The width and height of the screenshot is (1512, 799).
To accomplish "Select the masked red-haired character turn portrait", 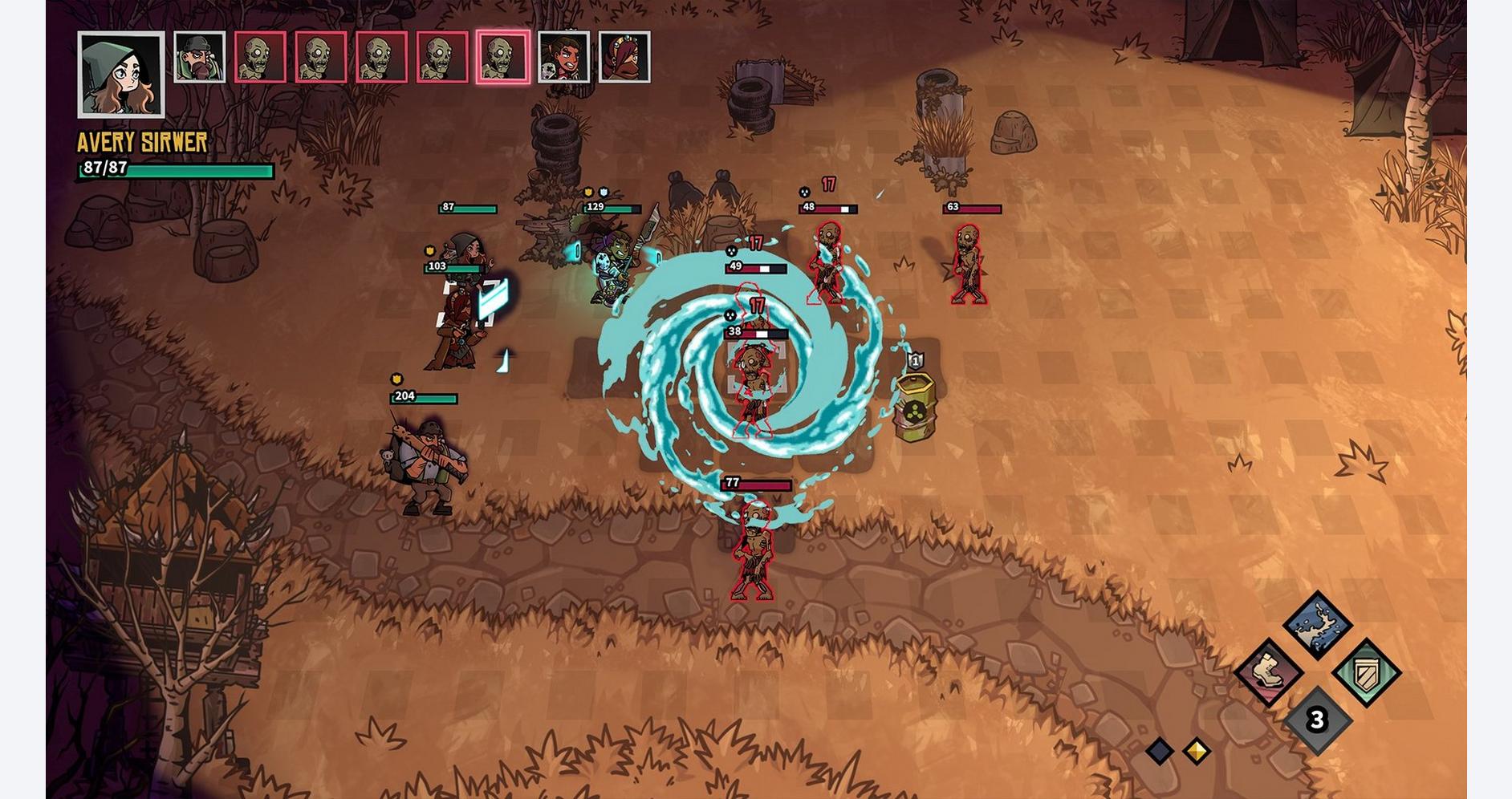I will click(x=624, y=57).
